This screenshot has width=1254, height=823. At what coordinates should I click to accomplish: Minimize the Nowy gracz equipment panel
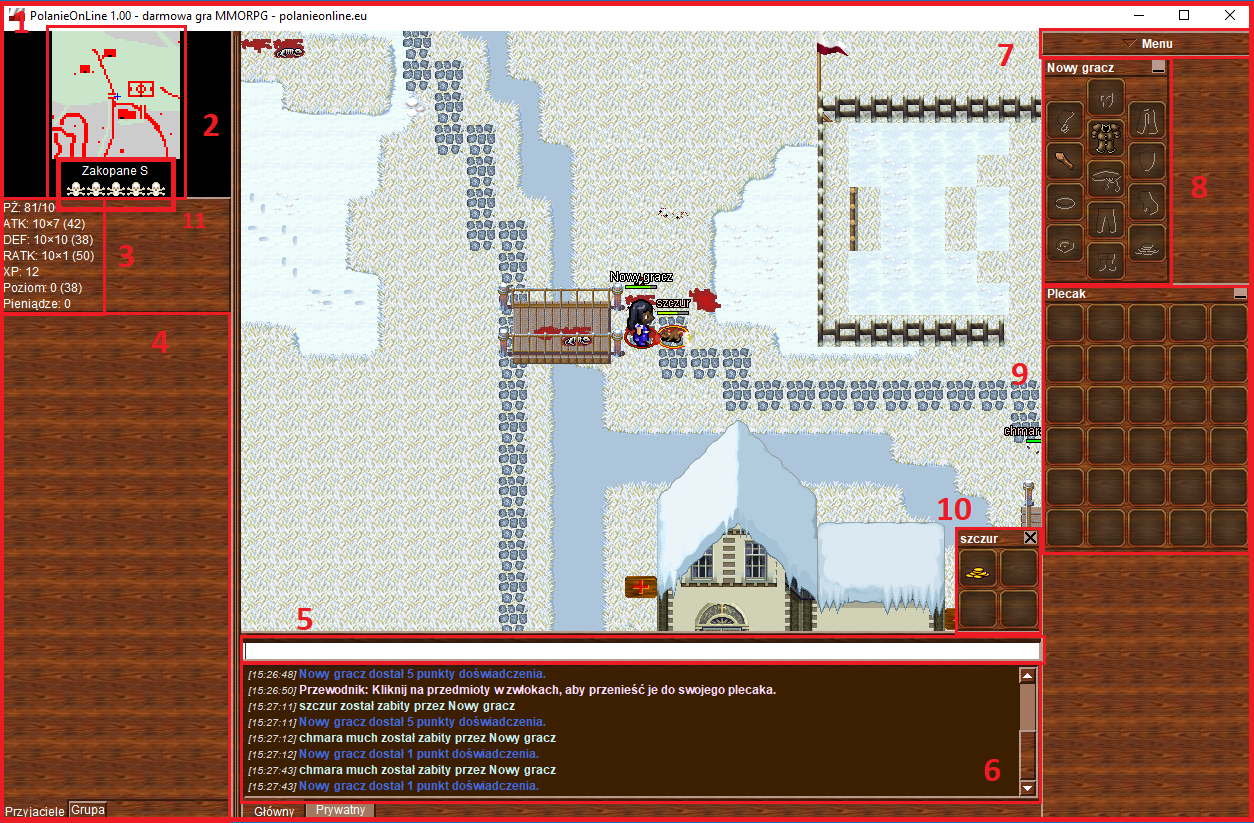click(1158, 68)
